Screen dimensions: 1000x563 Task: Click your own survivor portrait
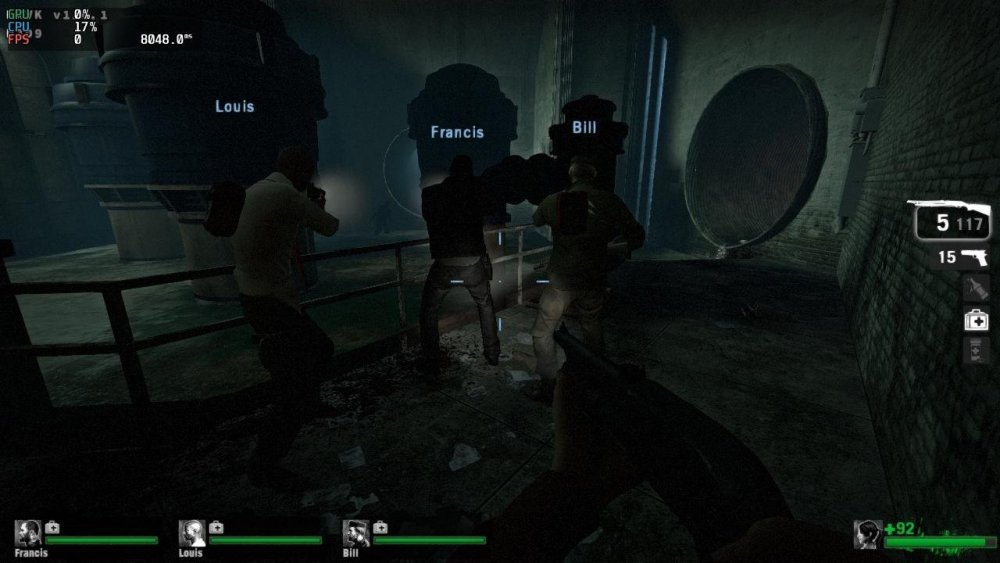pos(867,535)
